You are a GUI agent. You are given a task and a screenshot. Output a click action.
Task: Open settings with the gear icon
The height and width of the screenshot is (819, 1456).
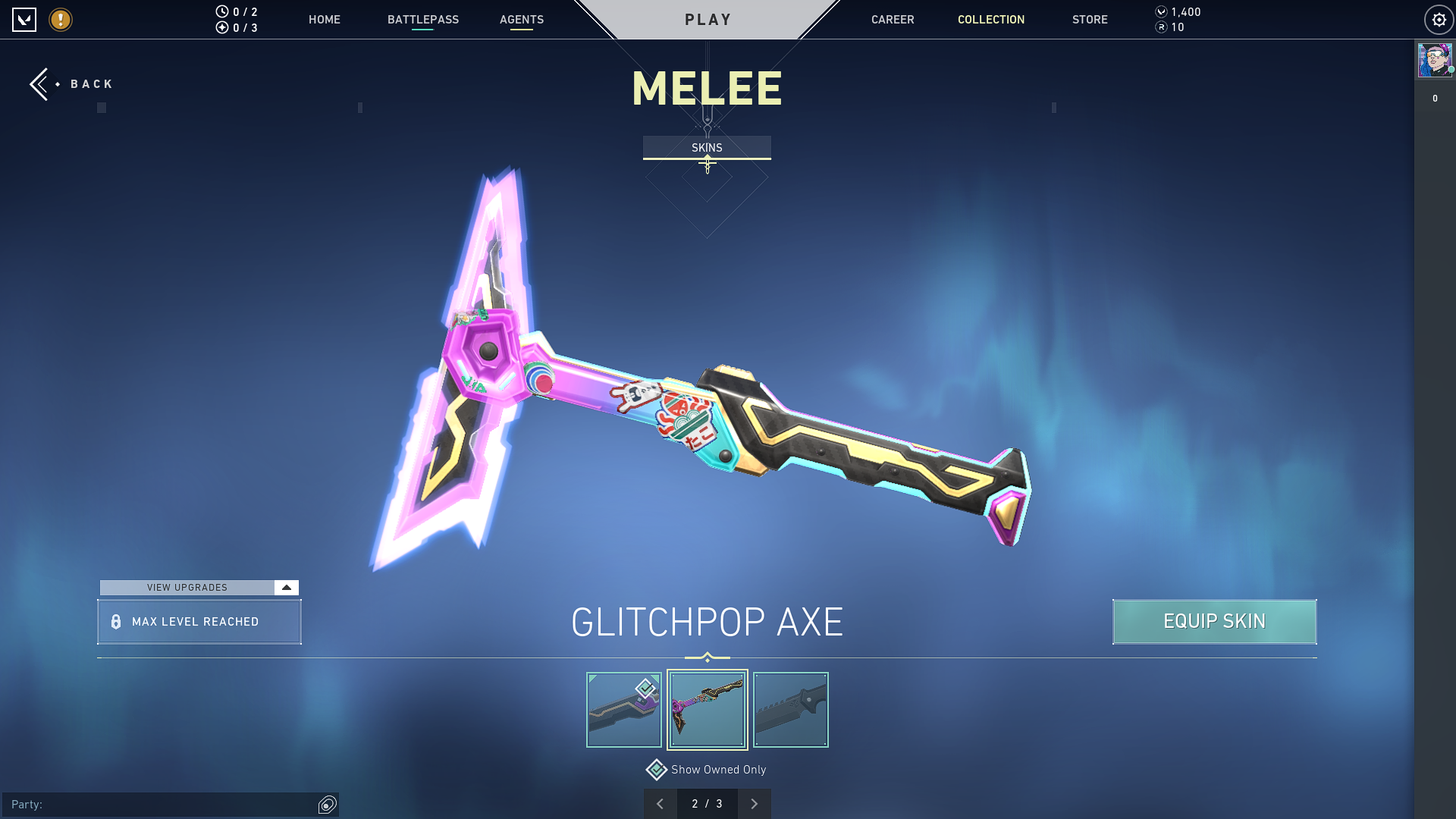coord(1439,20)
